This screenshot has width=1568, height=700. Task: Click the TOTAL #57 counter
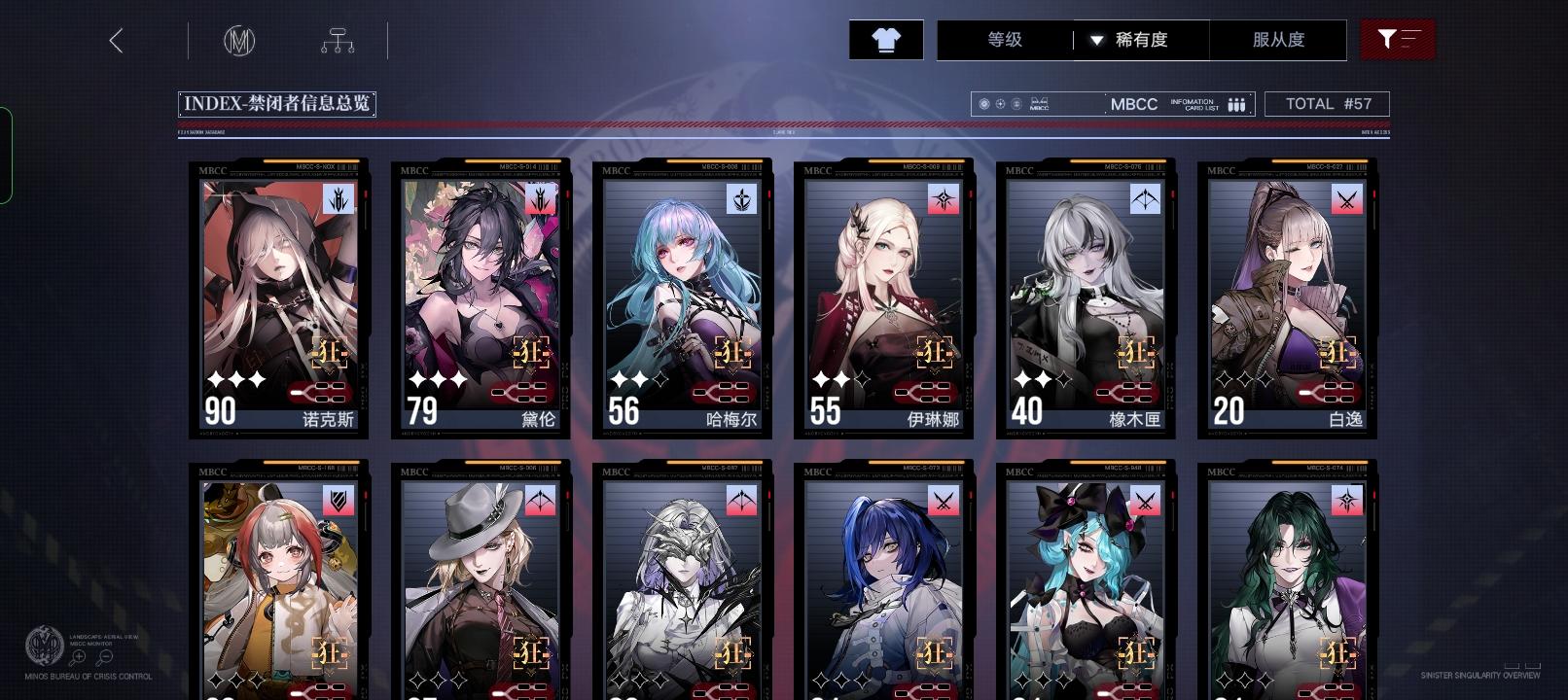pos(1327,103)
